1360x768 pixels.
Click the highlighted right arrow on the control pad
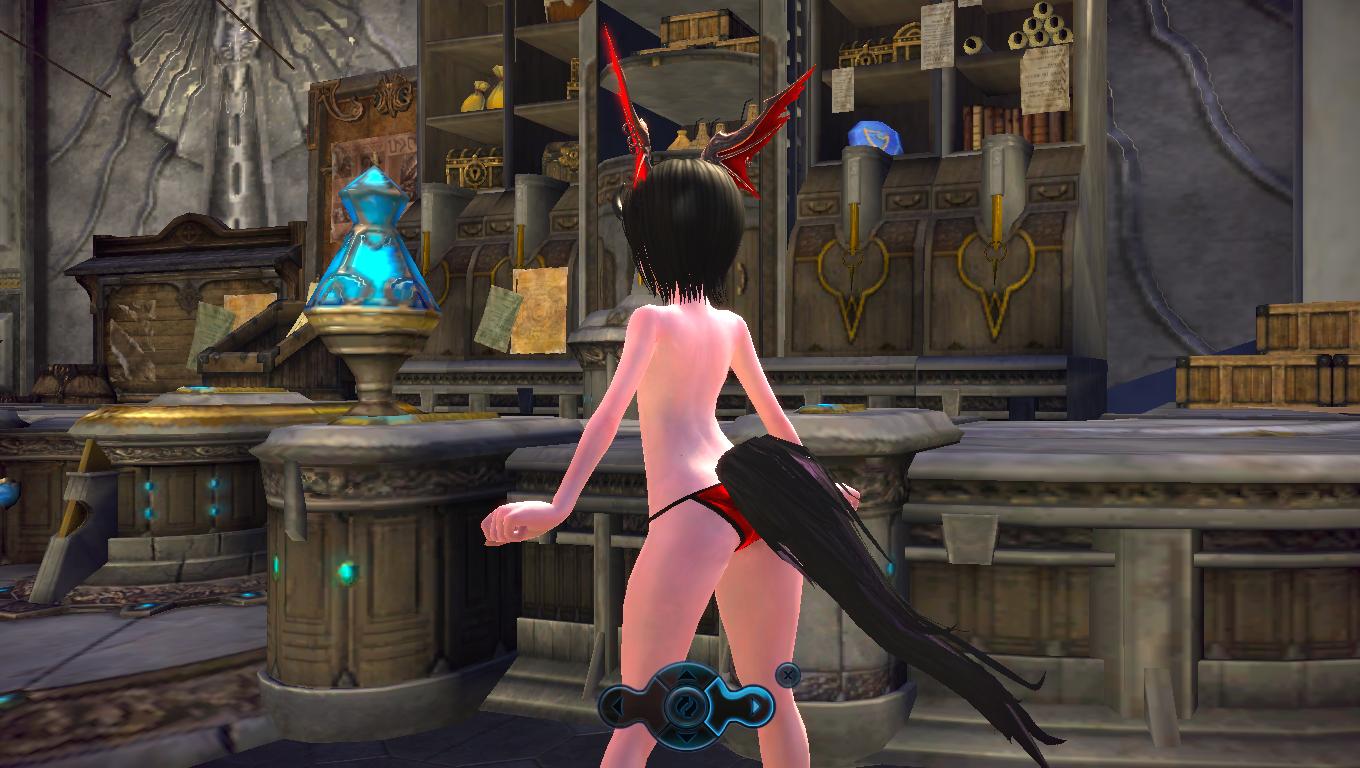pyautogui.click(x=757, y=708)
